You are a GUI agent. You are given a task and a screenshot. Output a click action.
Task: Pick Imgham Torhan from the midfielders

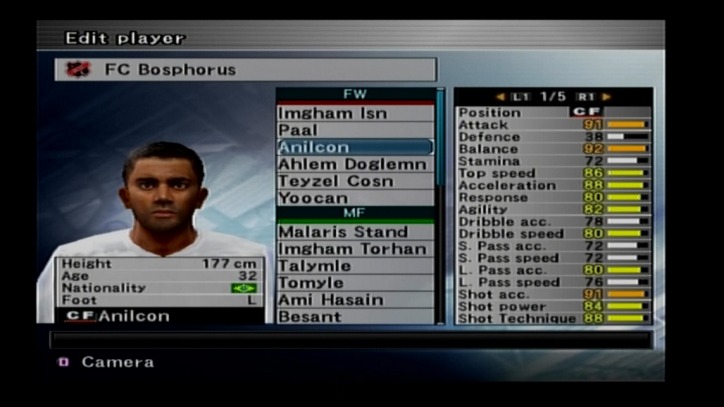click(x=355, y=249)
